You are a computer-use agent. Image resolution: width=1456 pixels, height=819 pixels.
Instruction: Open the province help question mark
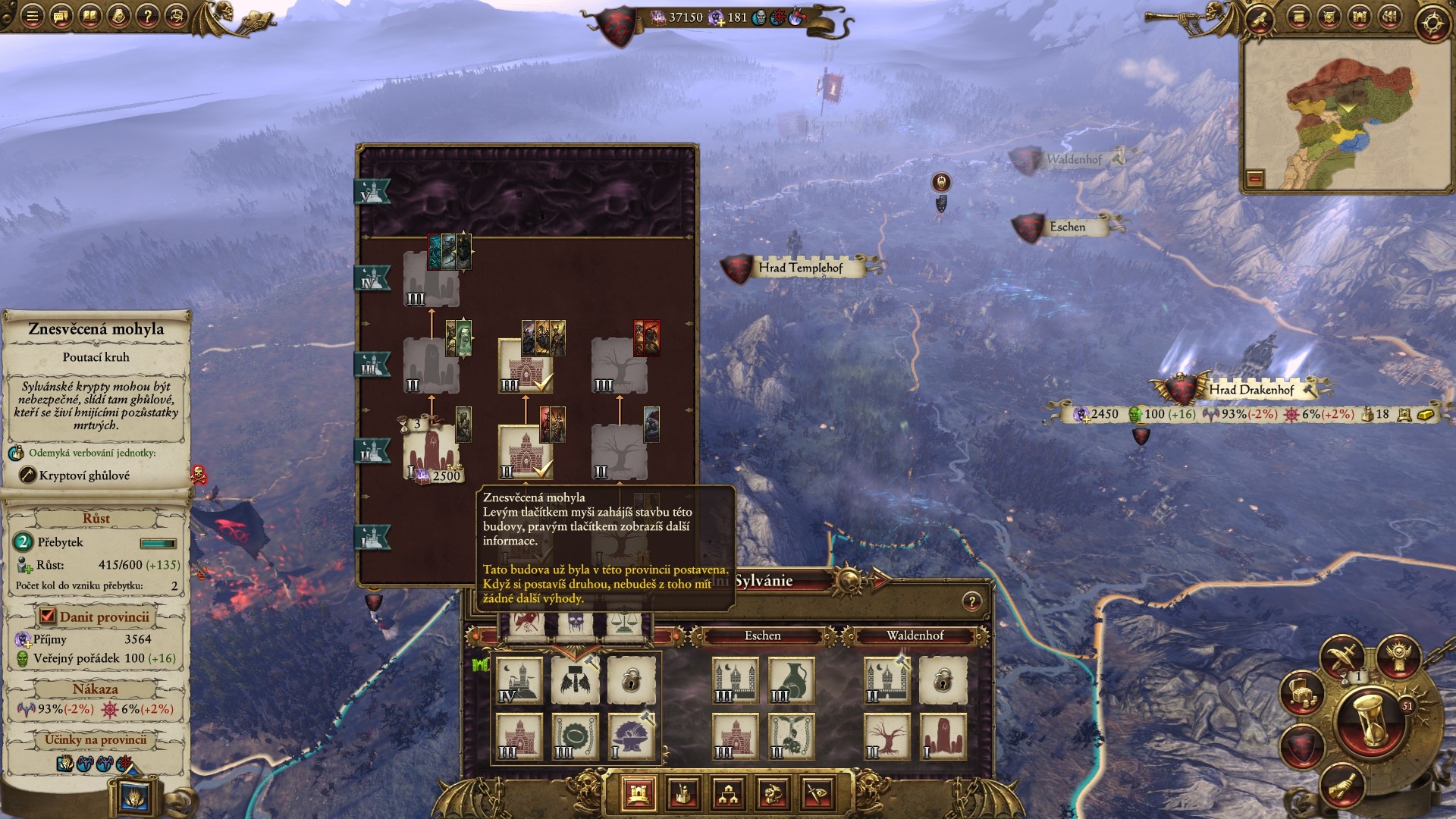[971, 602]
